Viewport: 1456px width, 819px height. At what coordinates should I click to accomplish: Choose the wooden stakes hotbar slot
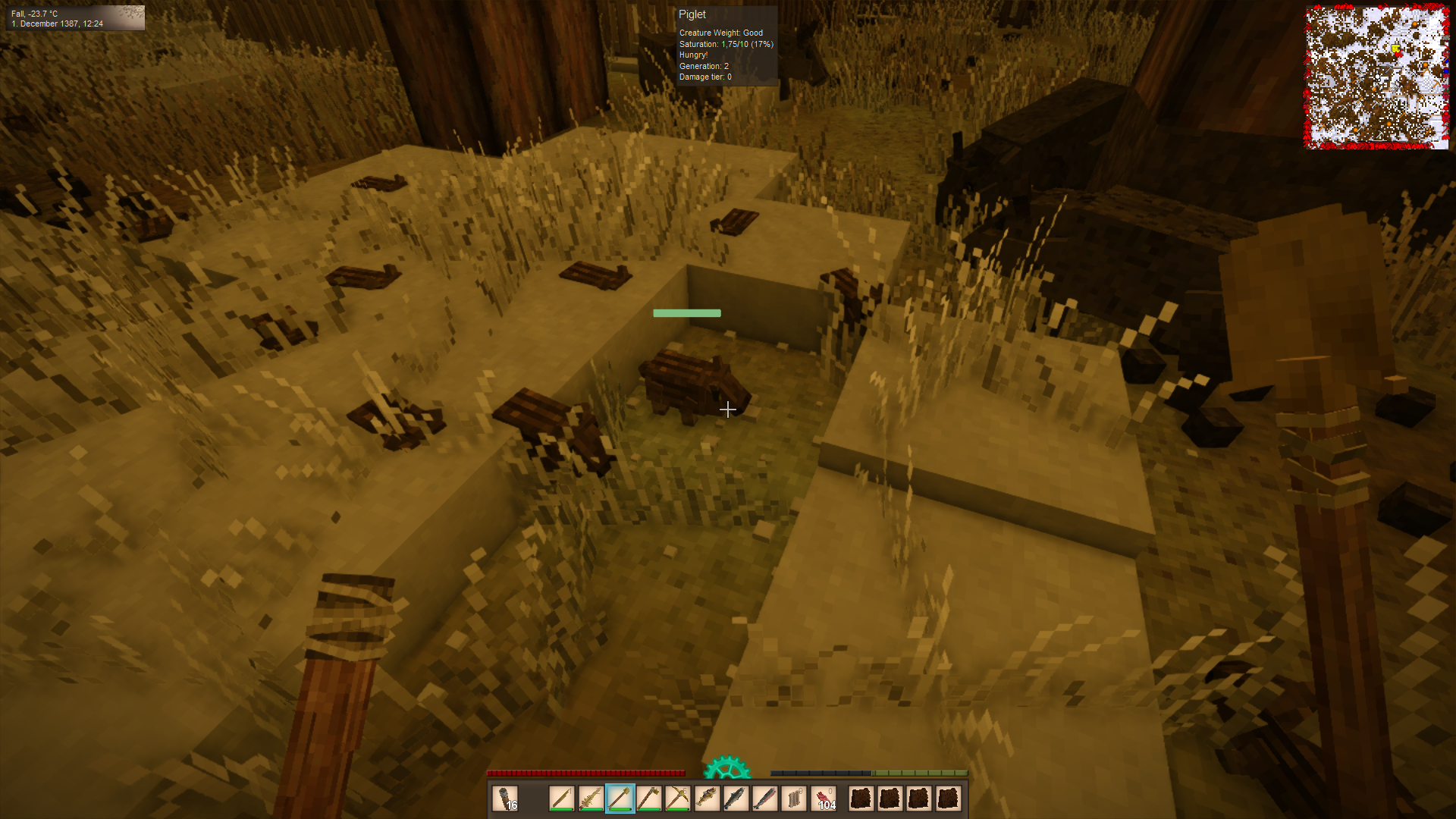coord(794,799)
